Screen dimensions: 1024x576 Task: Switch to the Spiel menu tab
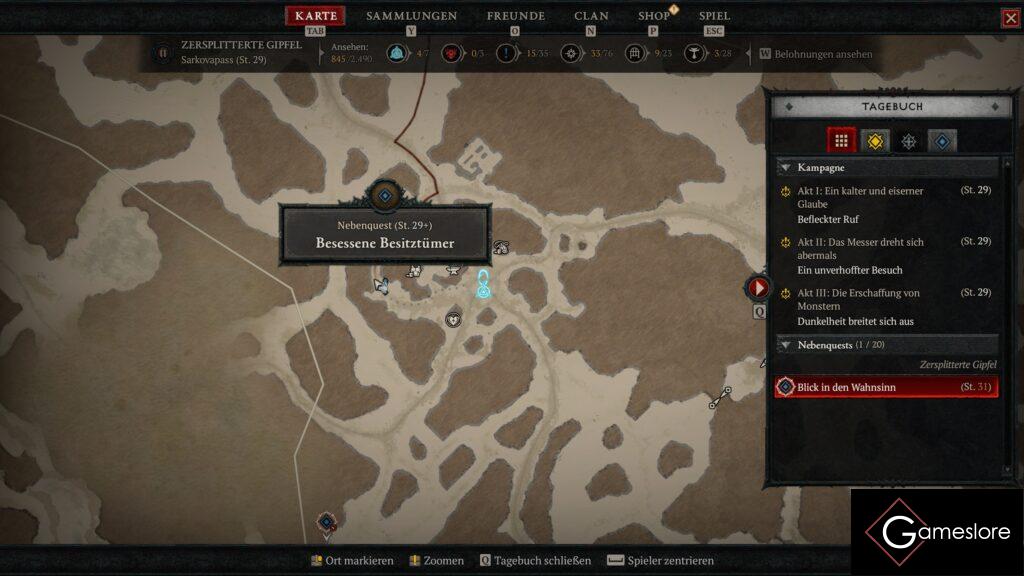714,16
